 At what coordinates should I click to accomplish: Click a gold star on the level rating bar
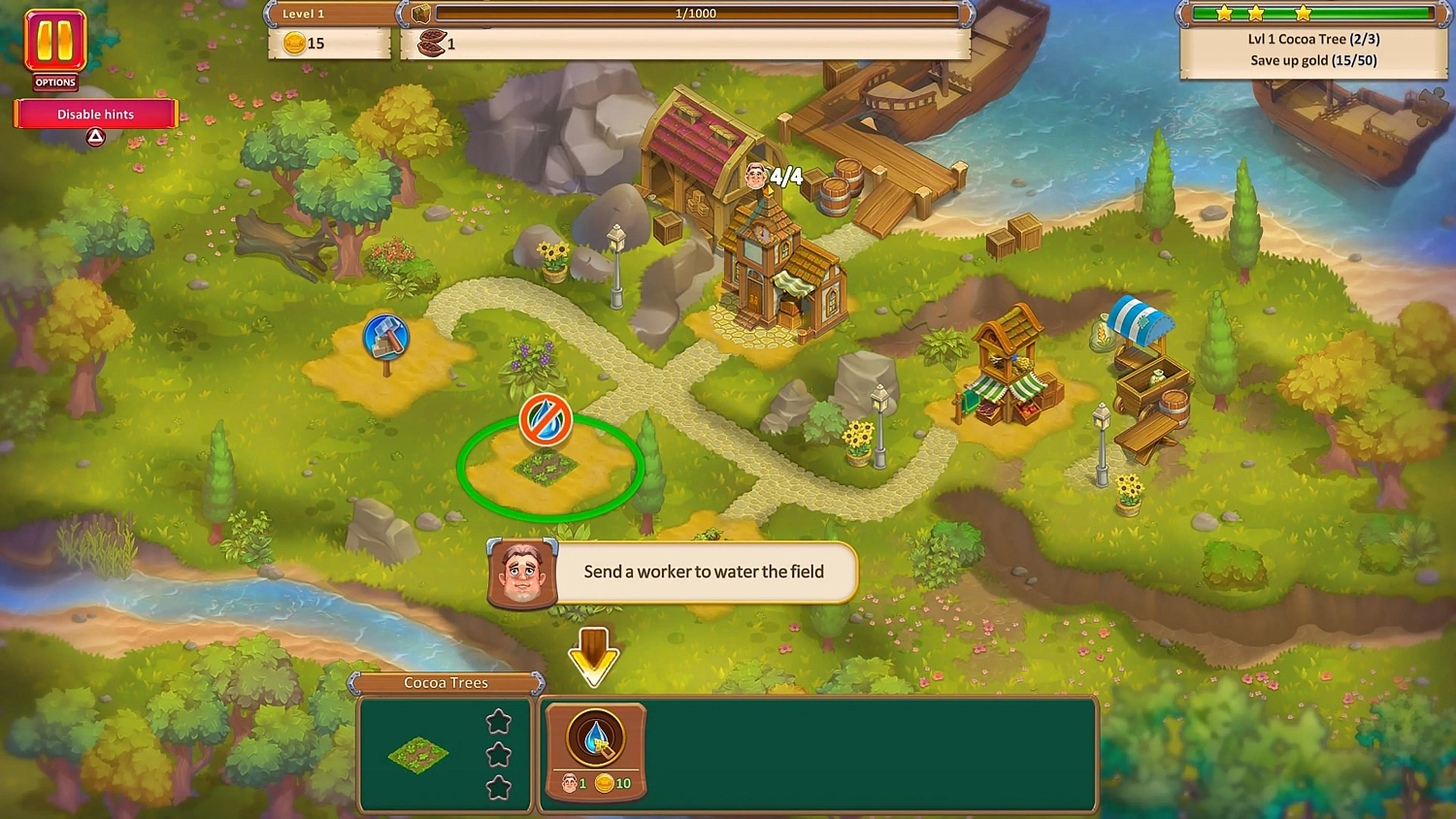coord(1256,14)
